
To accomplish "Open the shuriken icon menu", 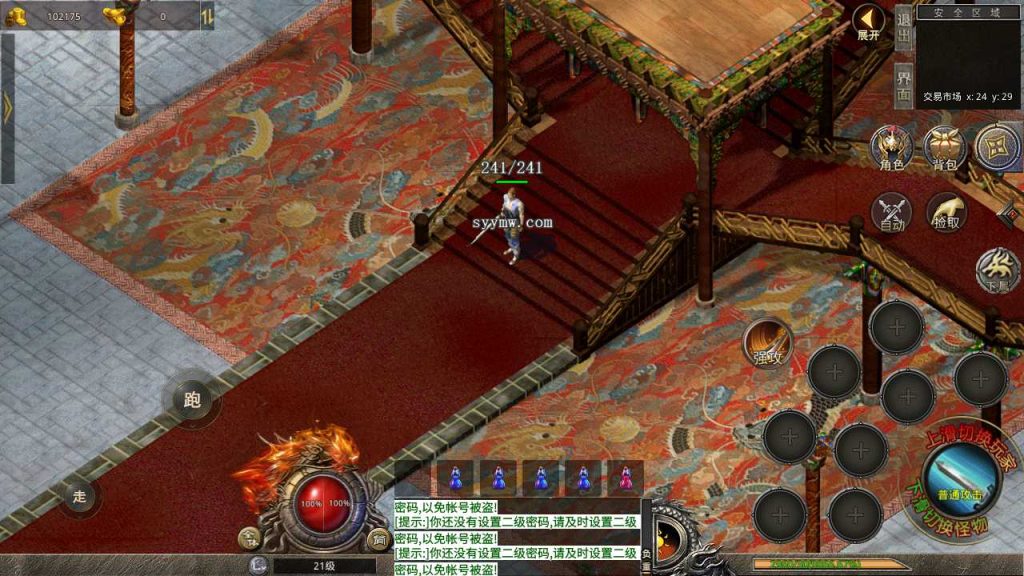I will click(x=996, y=146).
